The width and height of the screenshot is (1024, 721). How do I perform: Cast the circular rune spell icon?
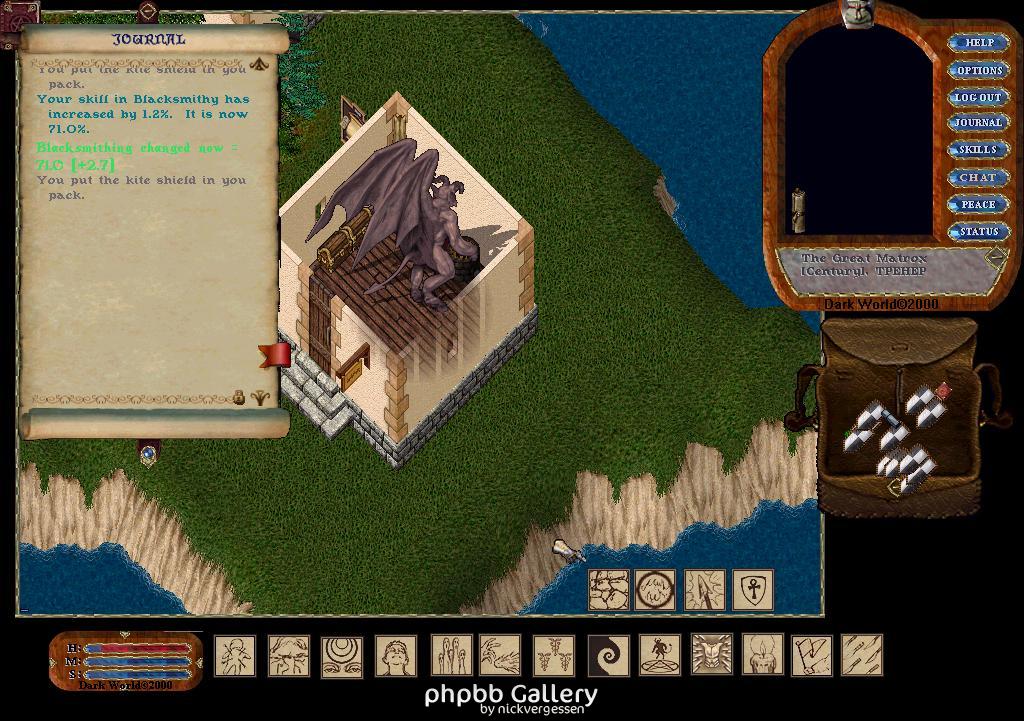[x=655, y=590]
